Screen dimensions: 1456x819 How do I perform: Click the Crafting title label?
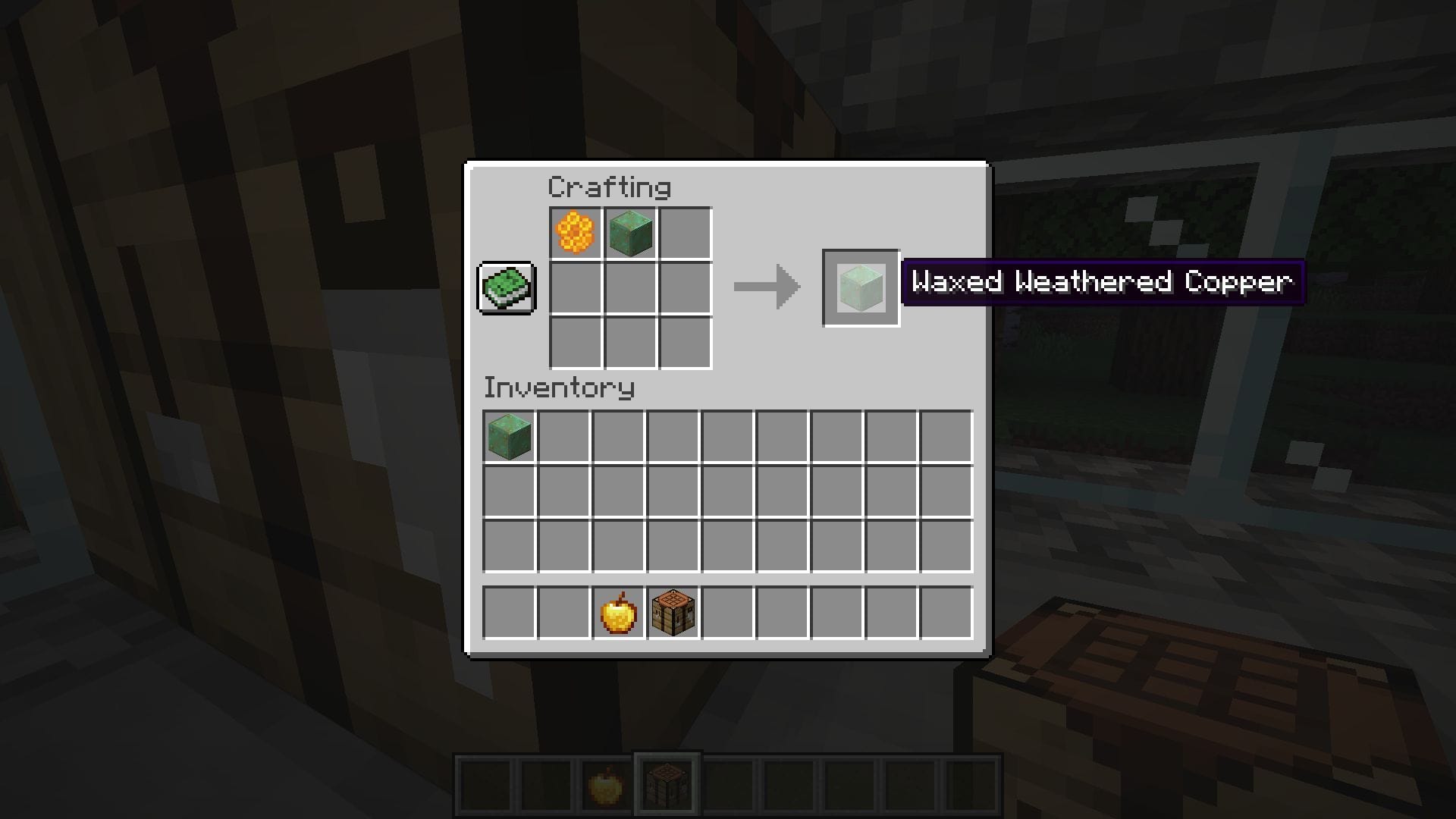pyautogui.click(x=610, y=187)
